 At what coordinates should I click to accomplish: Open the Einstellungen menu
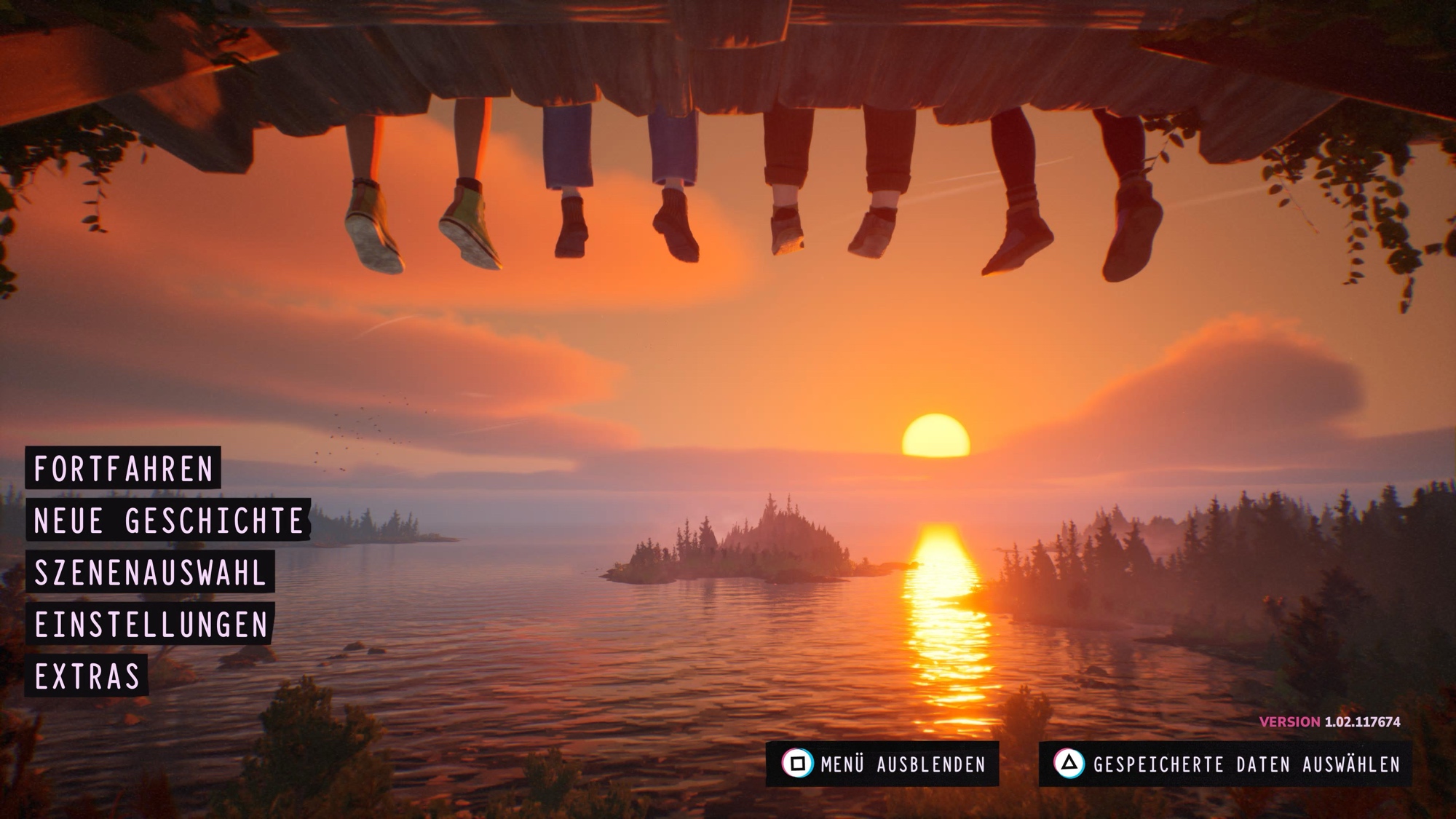tap(151, 625)
